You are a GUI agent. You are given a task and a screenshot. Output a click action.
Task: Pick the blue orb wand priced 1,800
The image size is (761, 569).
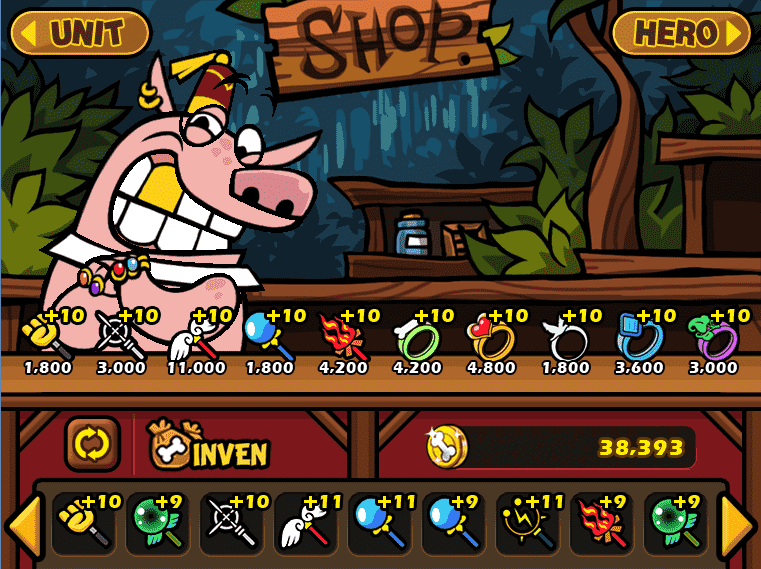[x=268, y=337]
